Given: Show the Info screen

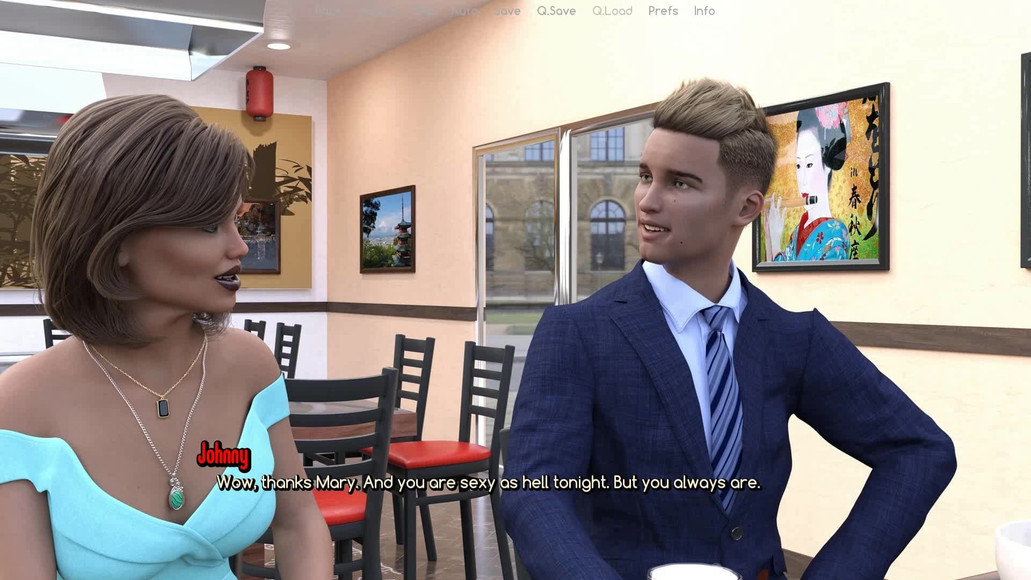Looking at the screenshot, I should pyautogui.click(x=705, y=11).
